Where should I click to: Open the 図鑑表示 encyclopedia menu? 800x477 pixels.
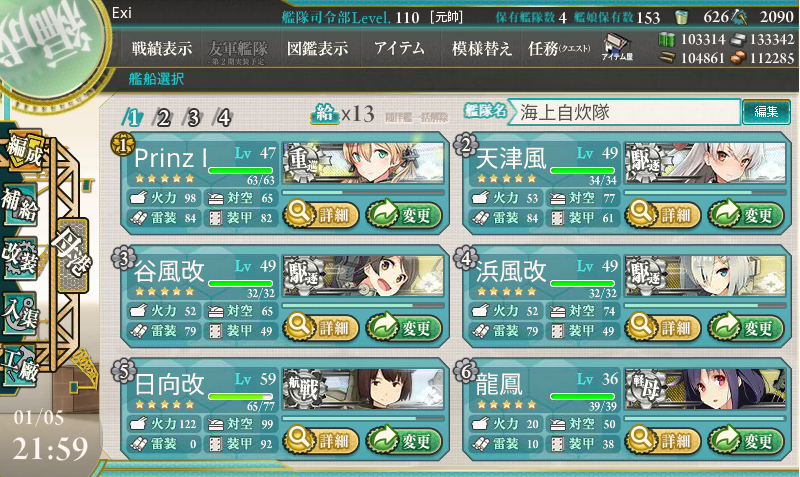[317, 48]
